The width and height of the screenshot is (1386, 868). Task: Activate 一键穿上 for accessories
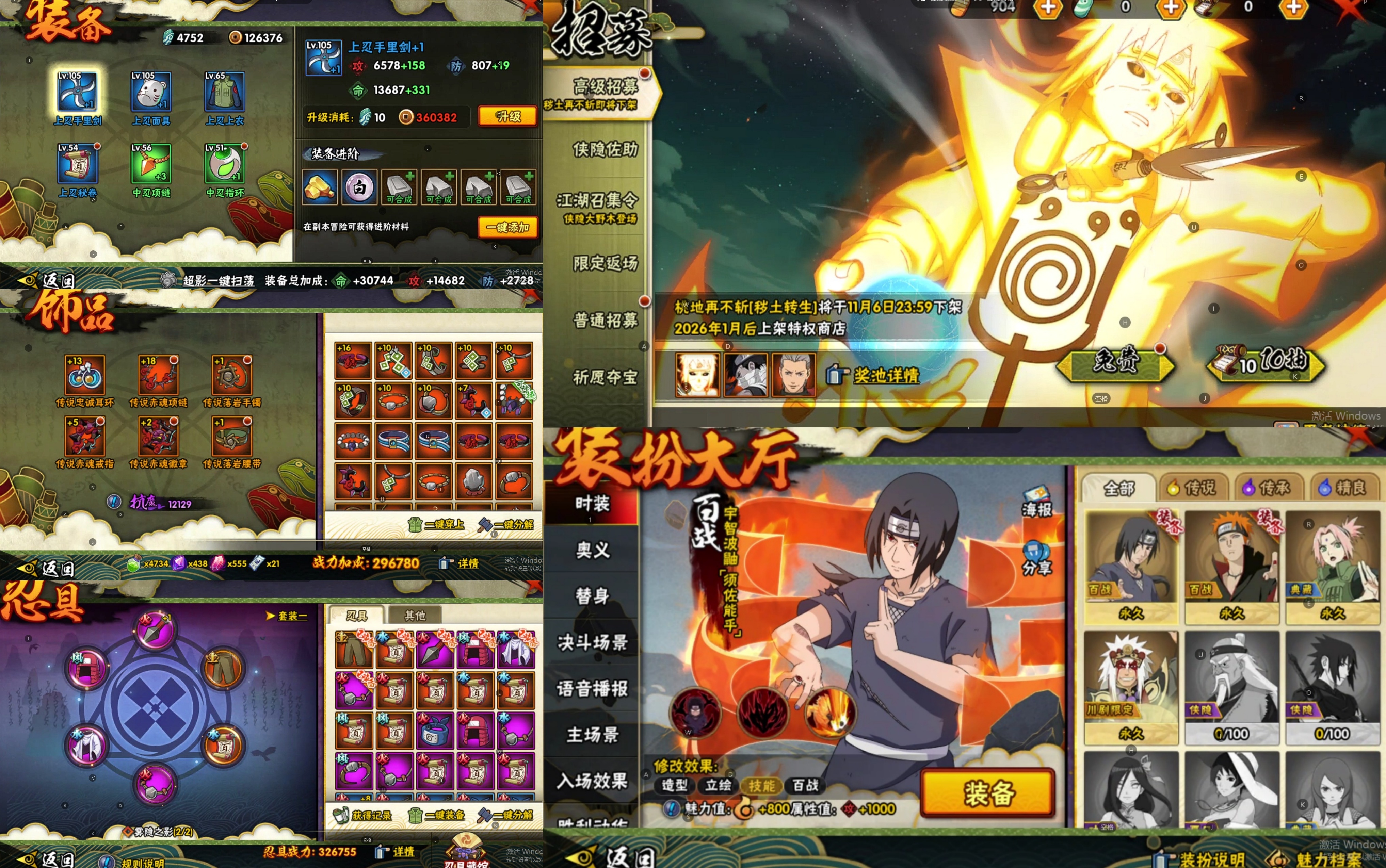pyautogui.click(x=436, y=524)
